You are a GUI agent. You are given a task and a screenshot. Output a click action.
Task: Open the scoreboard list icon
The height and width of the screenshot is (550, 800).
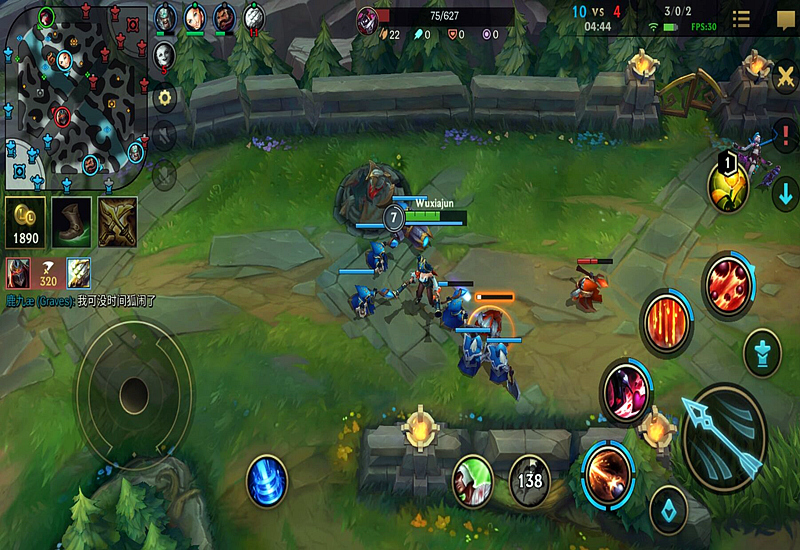[x=741, y=19]
